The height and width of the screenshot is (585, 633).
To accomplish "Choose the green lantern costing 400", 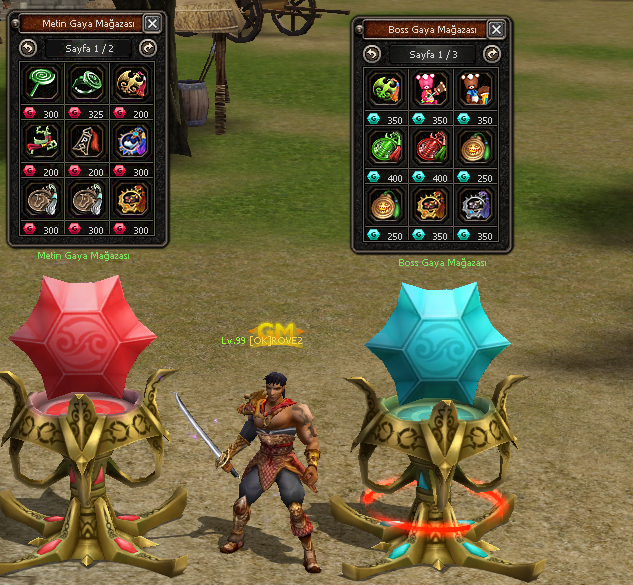I will pos(387,145).
